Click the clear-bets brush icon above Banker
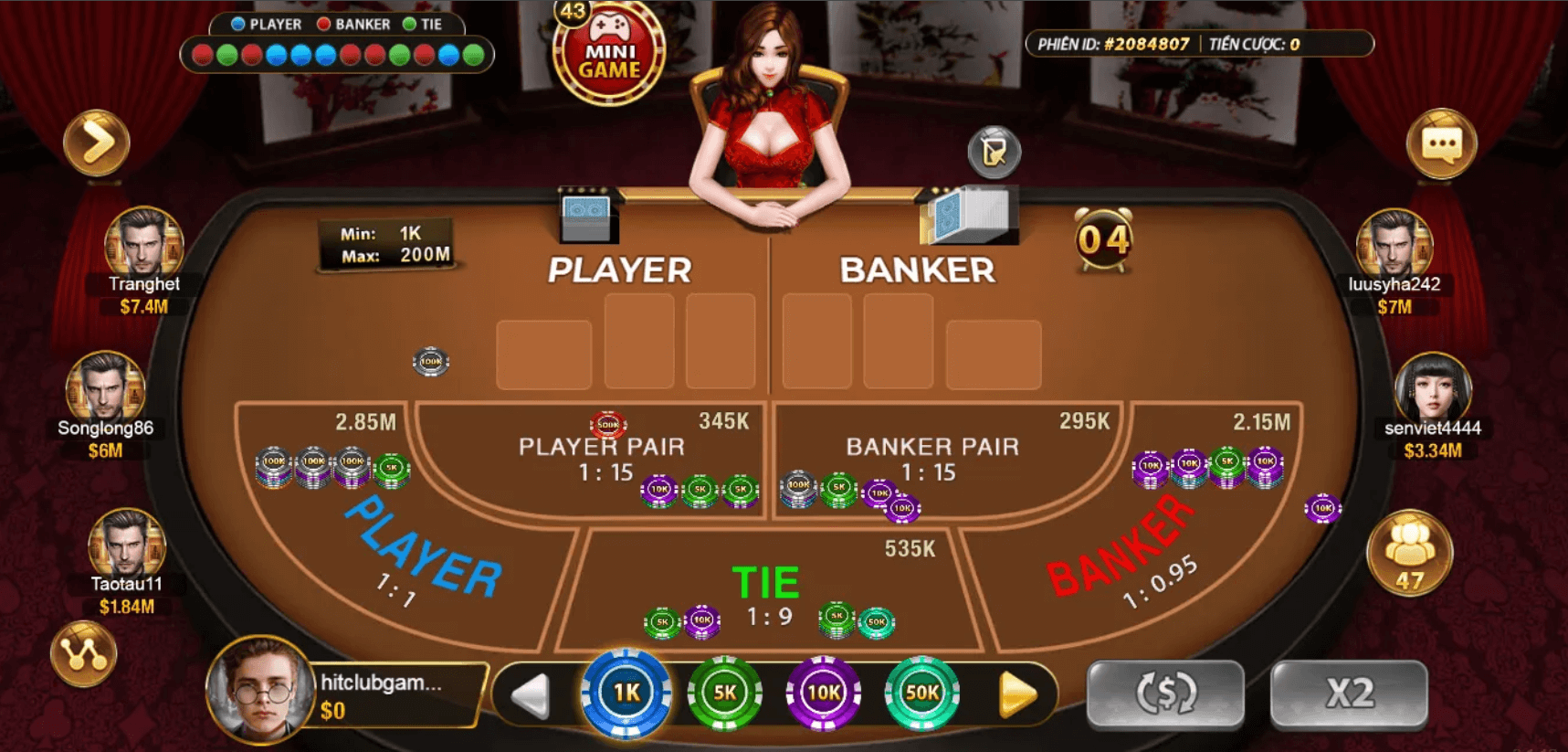 [993, 153]
